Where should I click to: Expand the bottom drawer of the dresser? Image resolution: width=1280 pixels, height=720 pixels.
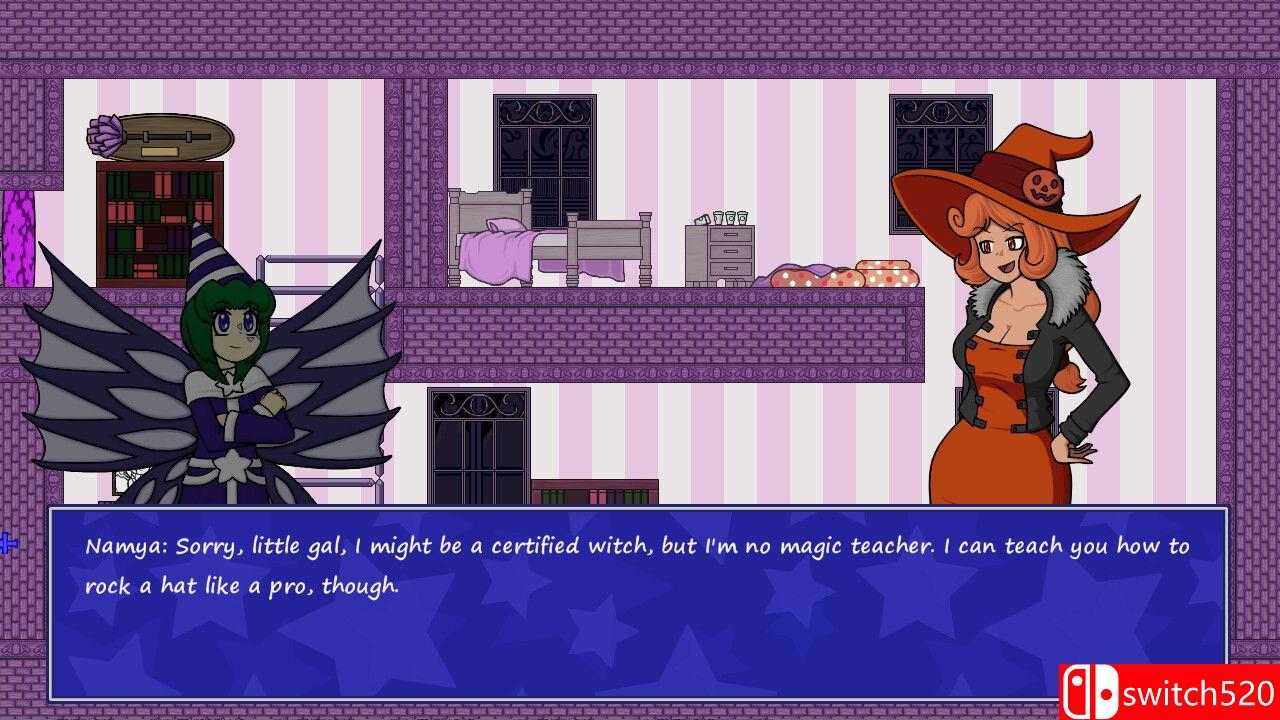point(731,268)
